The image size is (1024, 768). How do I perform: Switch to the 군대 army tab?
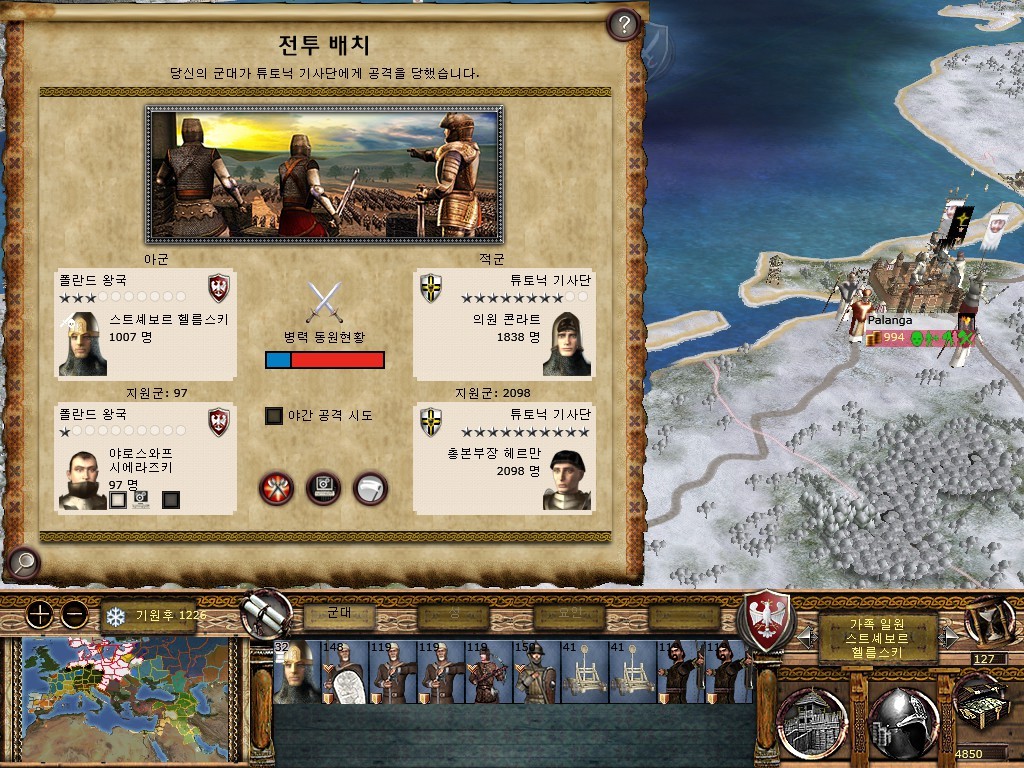click(x=339, y=614)
